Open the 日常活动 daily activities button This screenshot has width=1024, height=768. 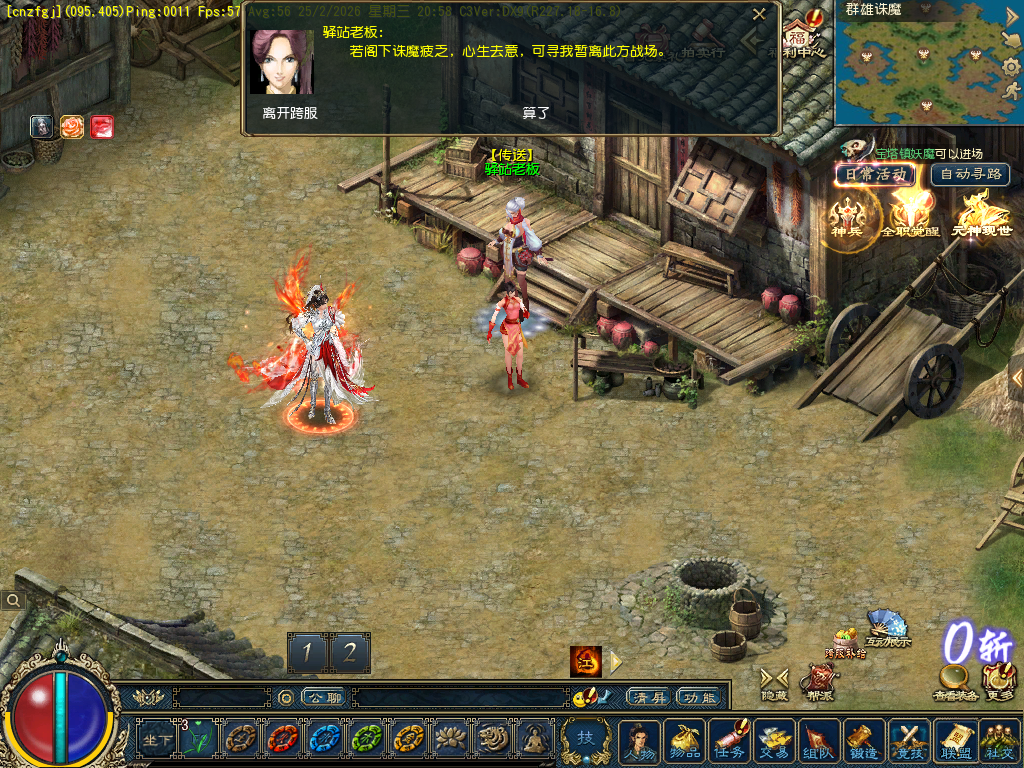[875, 174]
